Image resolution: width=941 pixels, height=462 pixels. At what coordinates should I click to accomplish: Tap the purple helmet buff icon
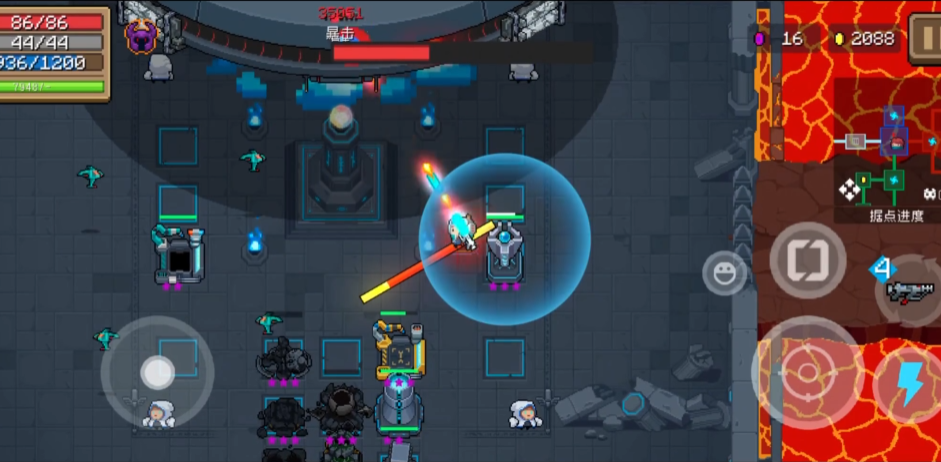[x=141, y=36]
